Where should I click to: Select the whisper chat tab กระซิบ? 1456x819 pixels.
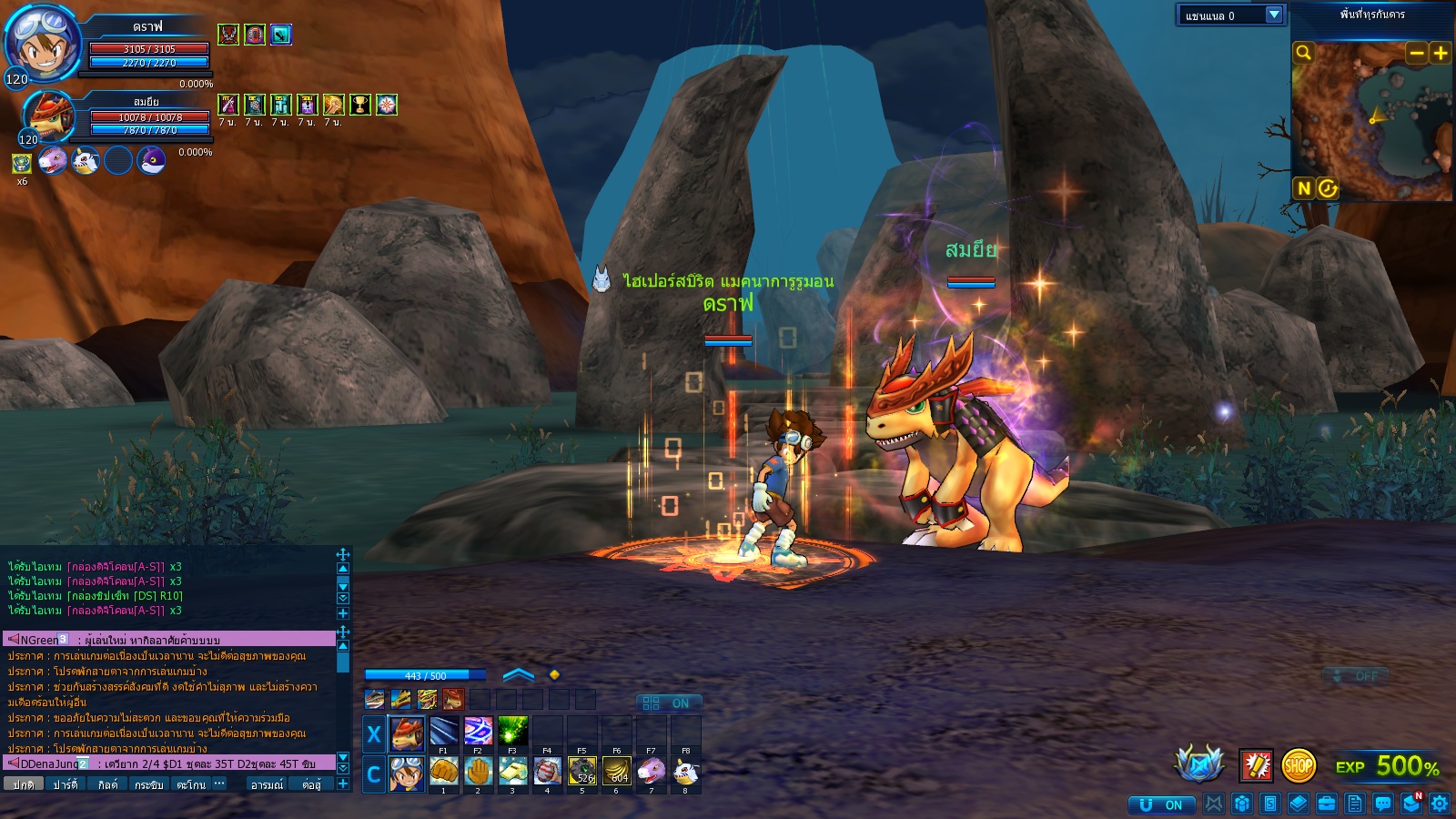(x=148, y=784)
